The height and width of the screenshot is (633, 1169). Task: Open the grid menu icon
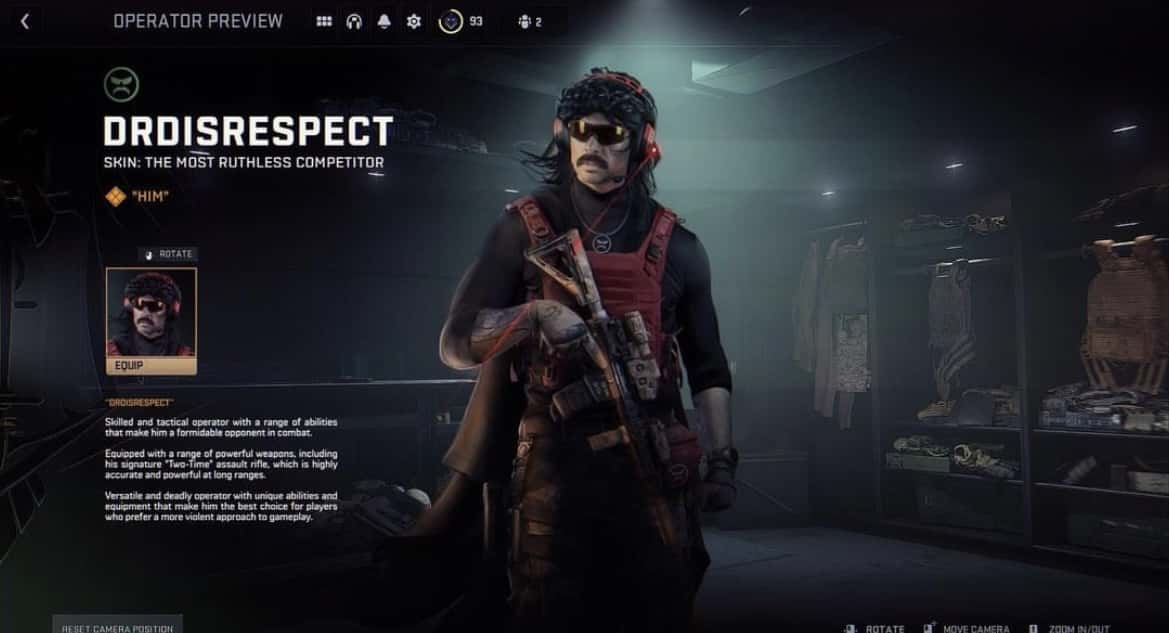tap(324, 21)
